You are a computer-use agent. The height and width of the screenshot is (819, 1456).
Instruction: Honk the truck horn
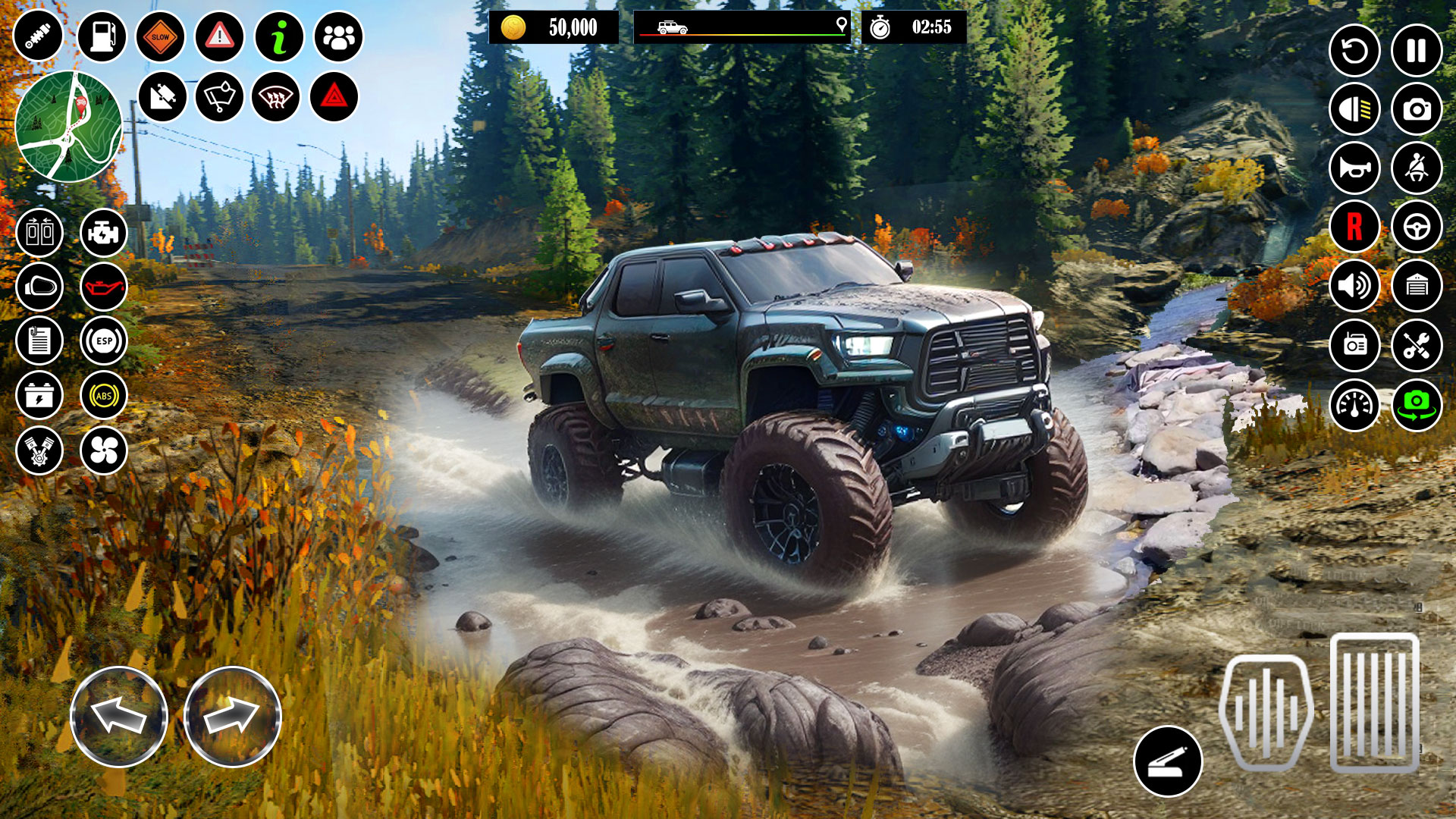coord(1354,166)
